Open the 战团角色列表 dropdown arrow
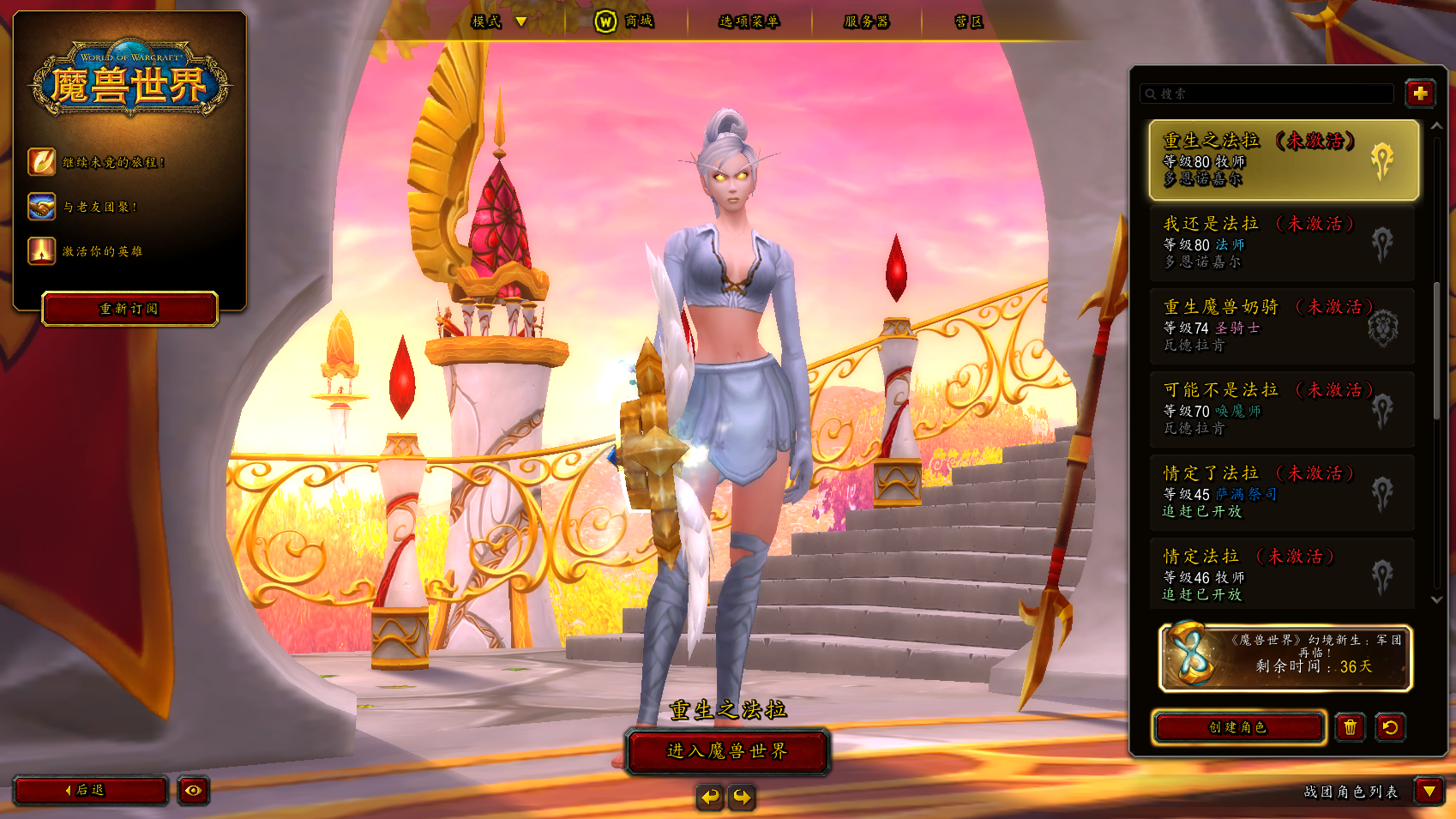The width and height of the screenshot is (1456, 819). click(1429, 791)
